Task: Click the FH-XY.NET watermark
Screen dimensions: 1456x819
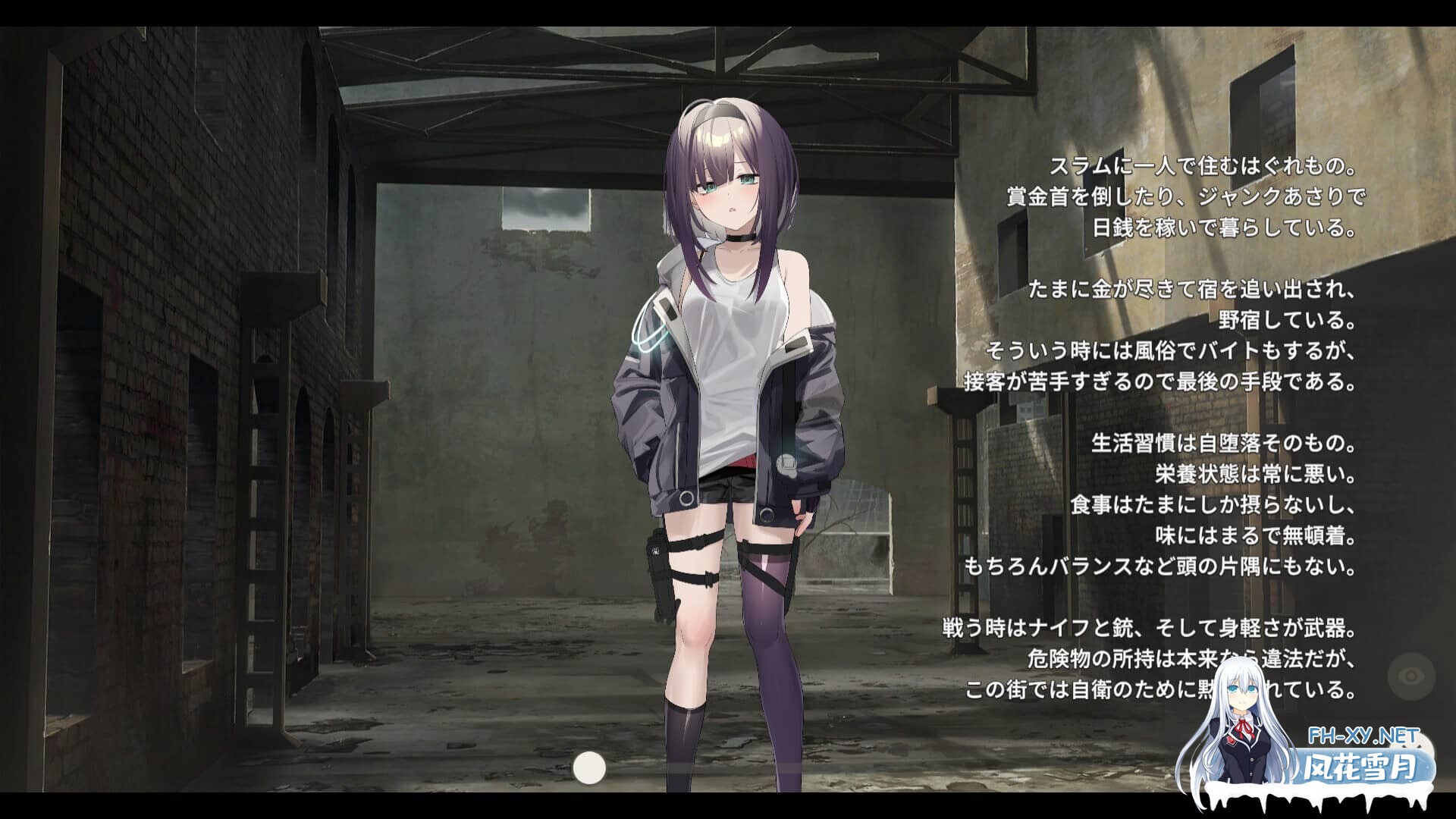Action: click(x=1363, y=735)
